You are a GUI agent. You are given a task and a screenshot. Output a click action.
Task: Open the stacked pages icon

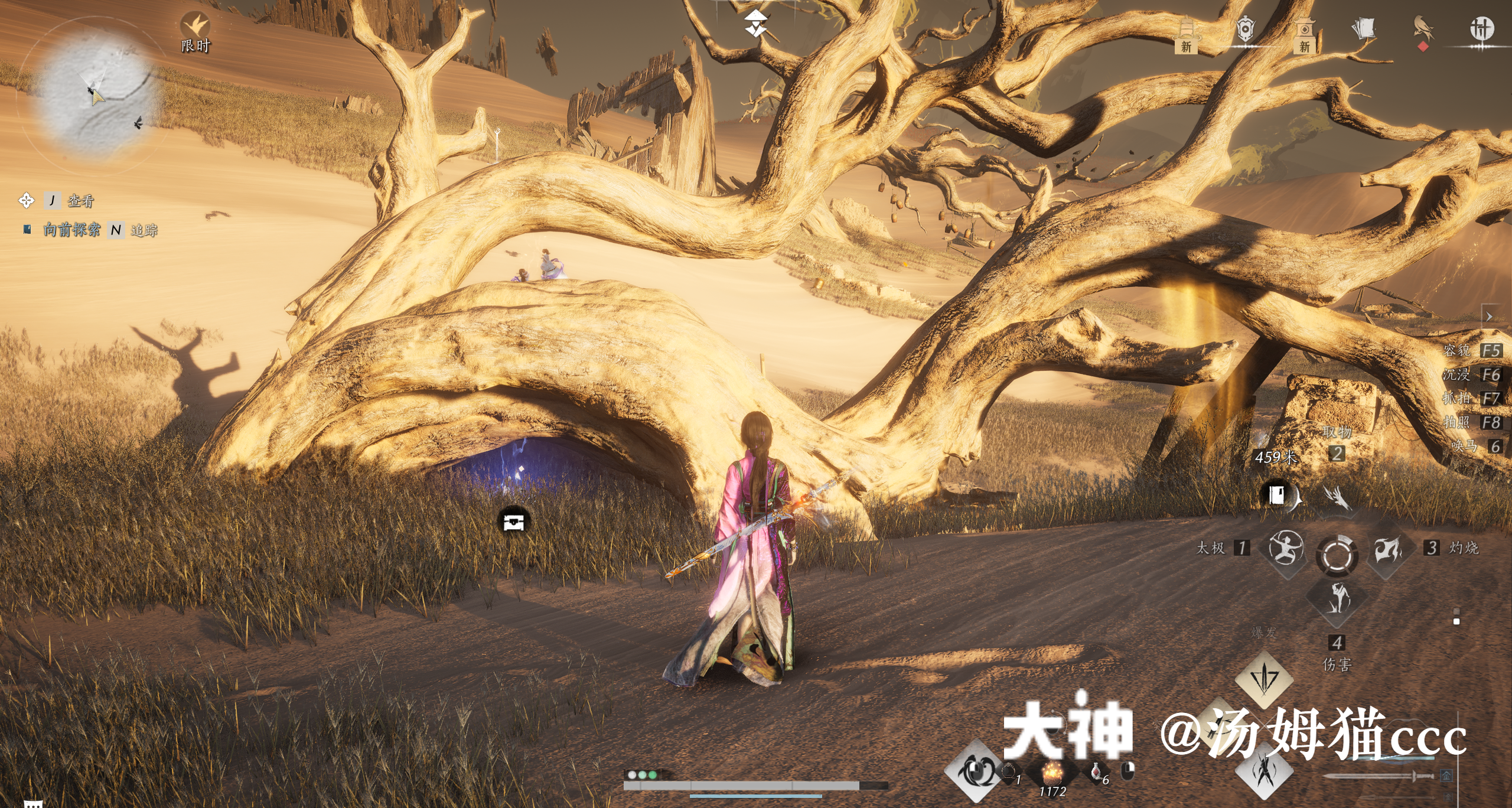[1364, 30]
